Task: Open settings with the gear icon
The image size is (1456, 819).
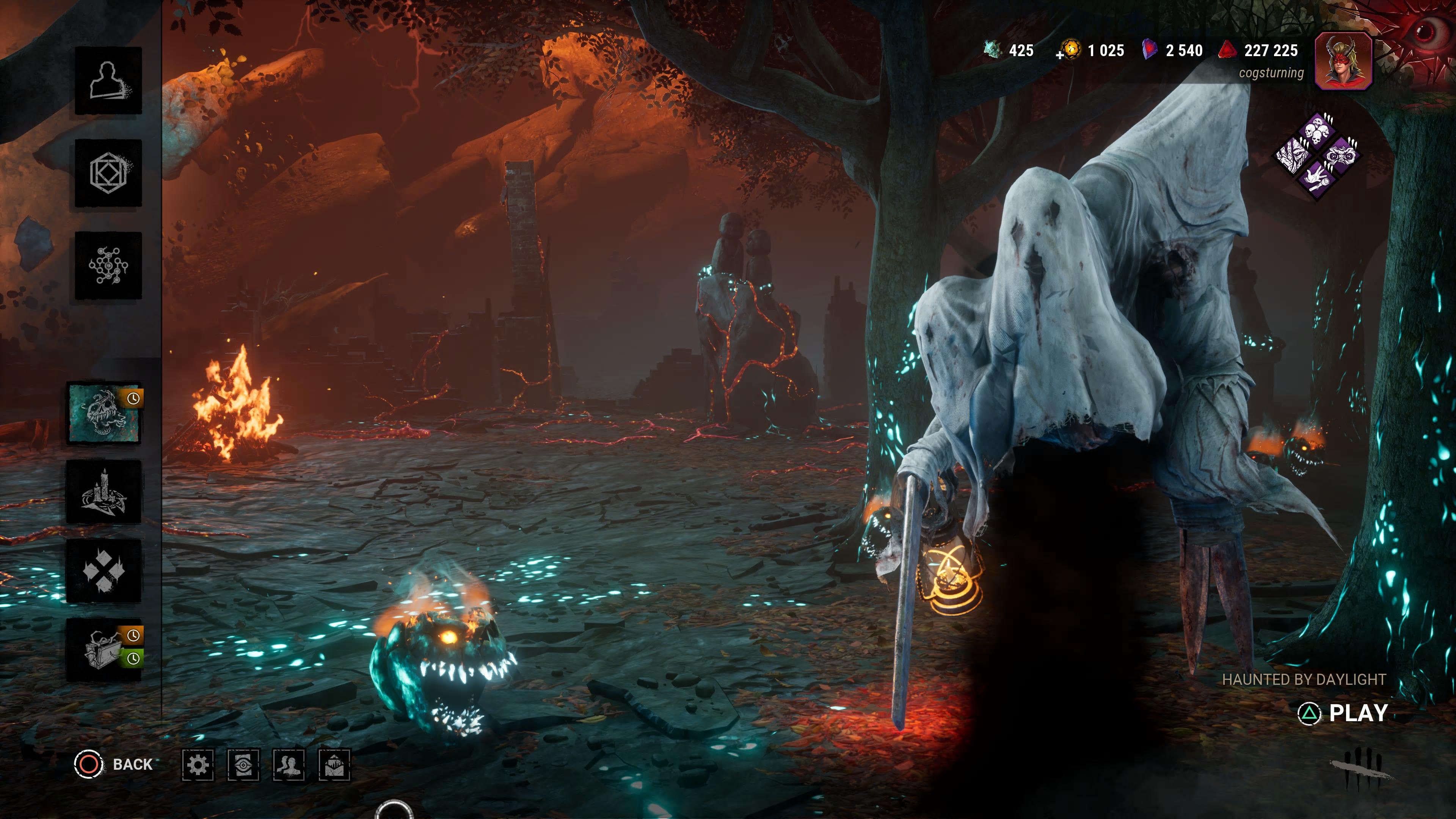Action: (198, 765)
